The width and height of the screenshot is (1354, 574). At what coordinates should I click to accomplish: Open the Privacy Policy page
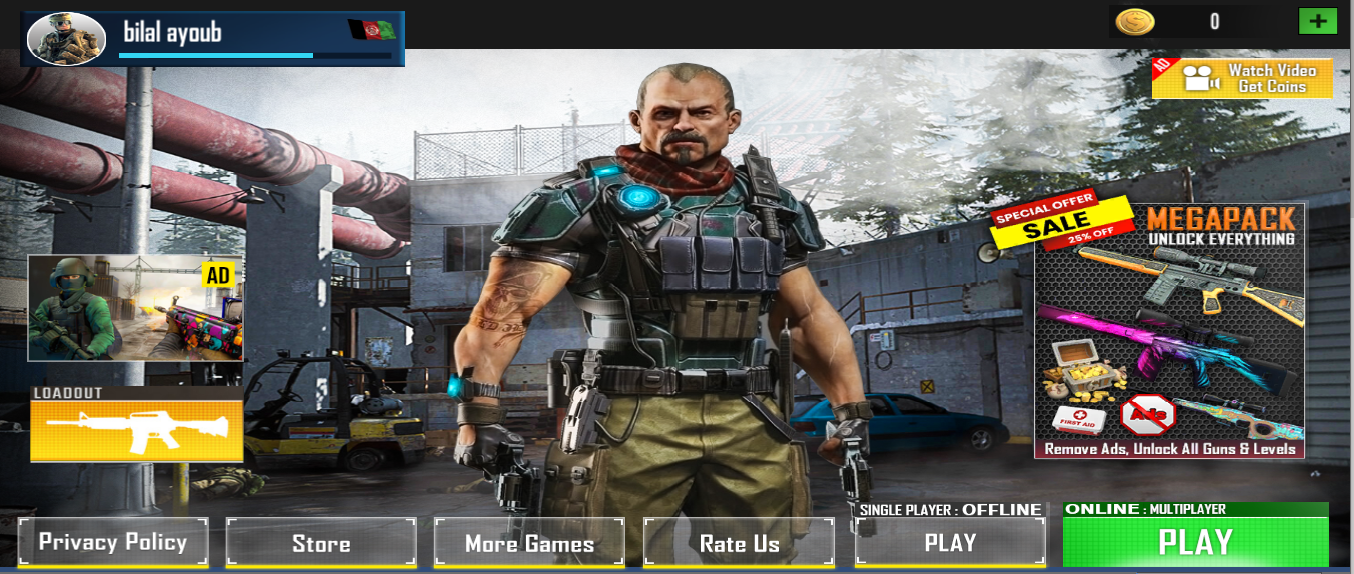(113, 543)
